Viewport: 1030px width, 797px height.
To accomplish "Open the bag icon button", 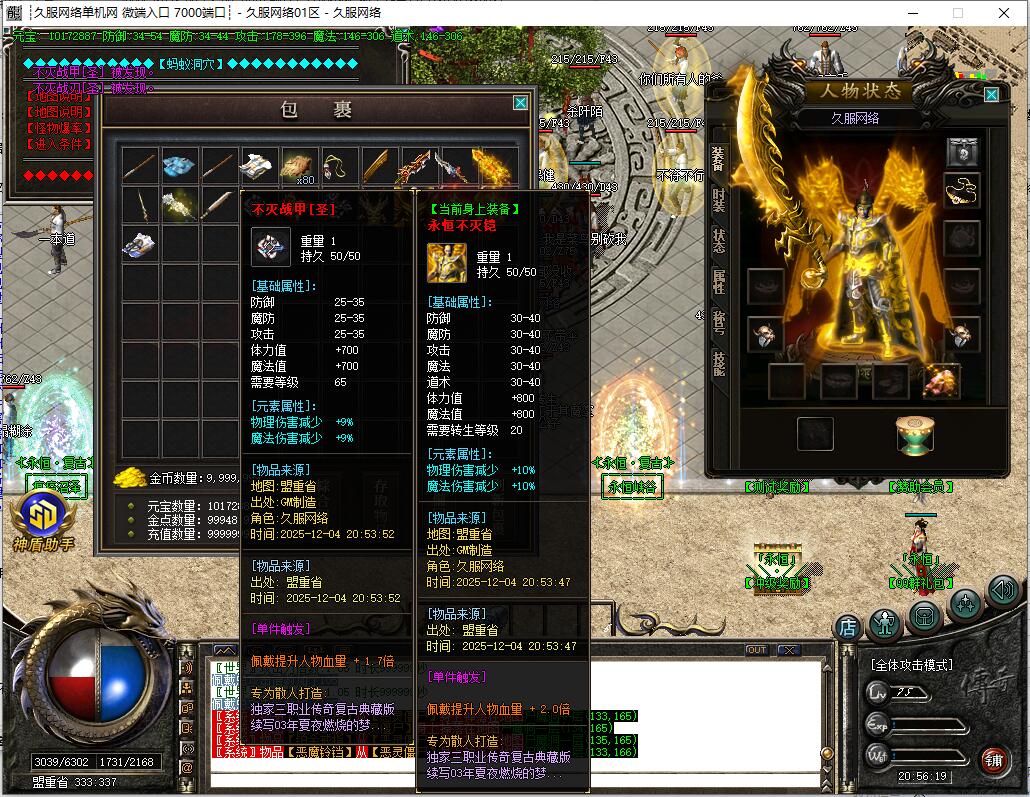I will [925, 616].
